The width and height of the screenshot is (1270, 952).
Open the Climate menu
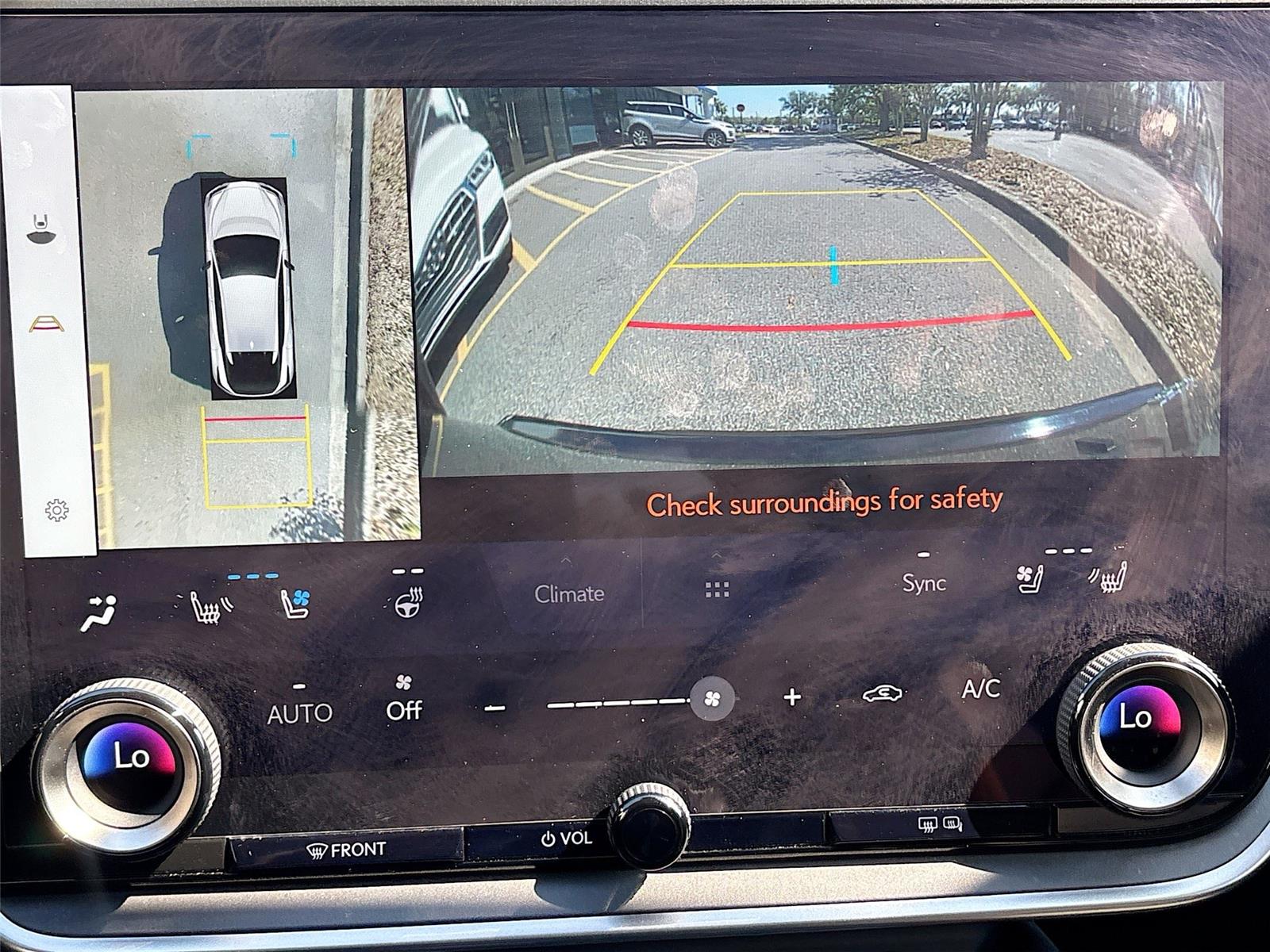click(x=570, y=593)
